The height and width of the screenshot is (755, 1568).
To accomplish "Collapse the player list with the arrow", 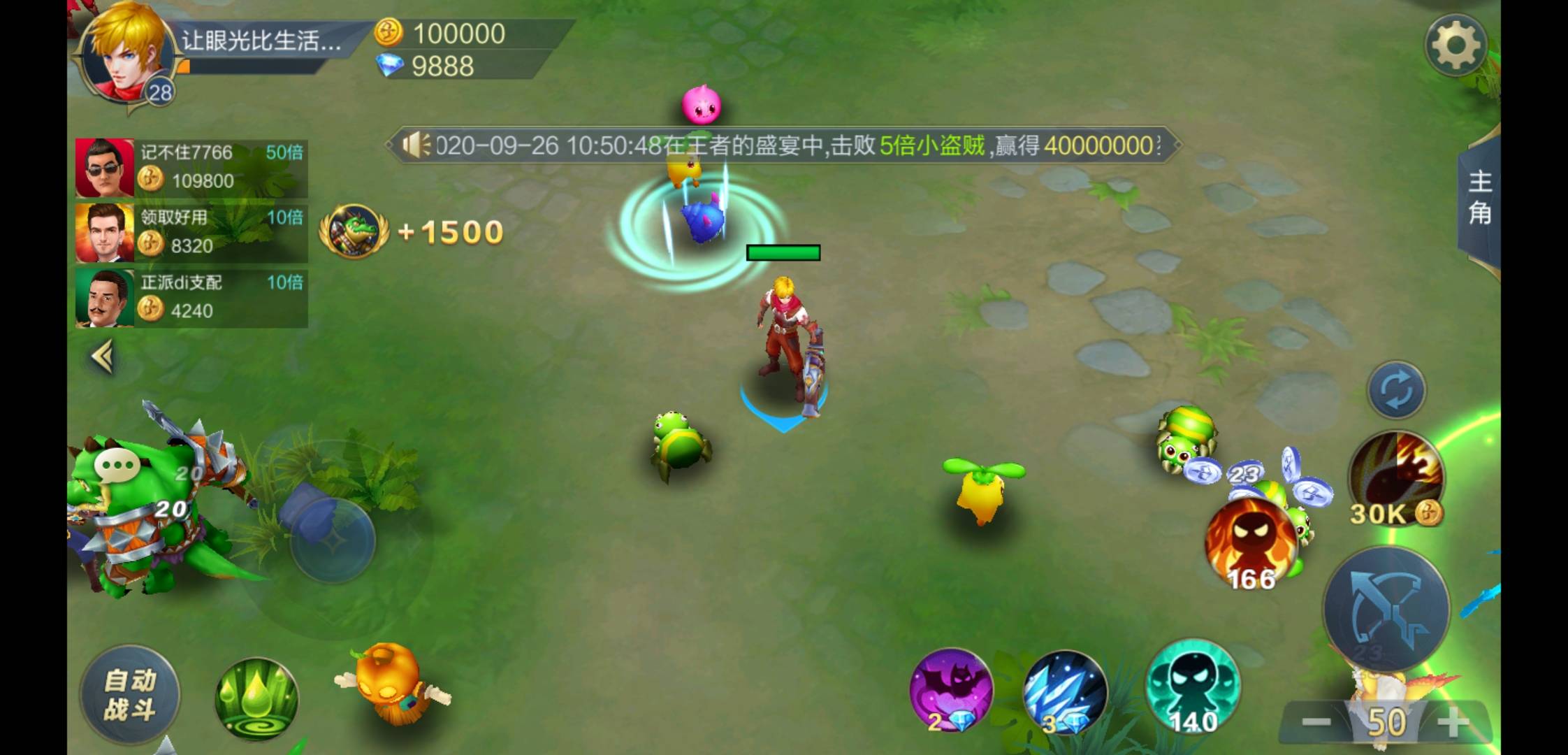I will (x=103, y=357).
